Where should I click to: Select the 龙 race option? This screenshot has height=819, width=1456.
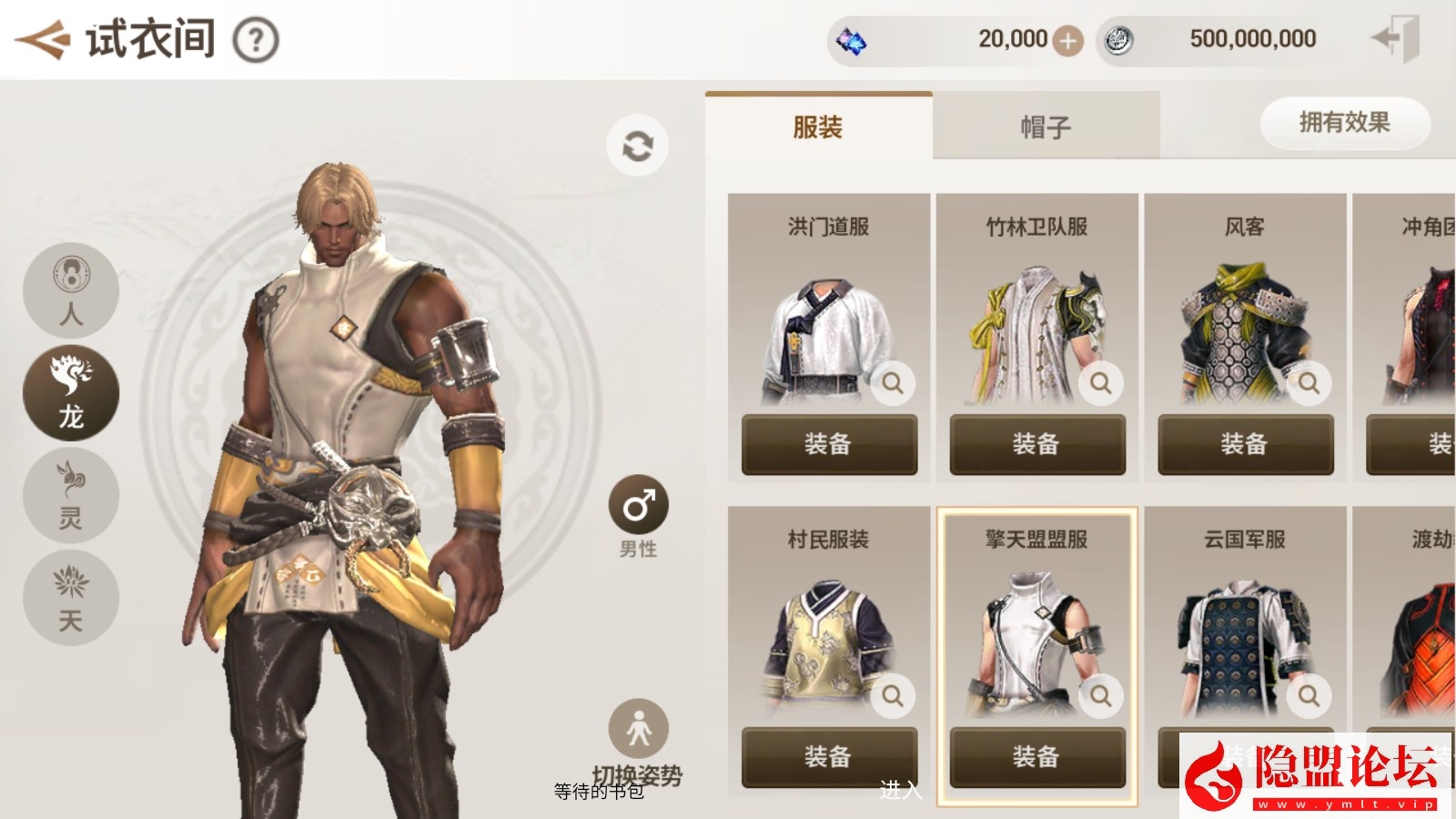(70, 391)
